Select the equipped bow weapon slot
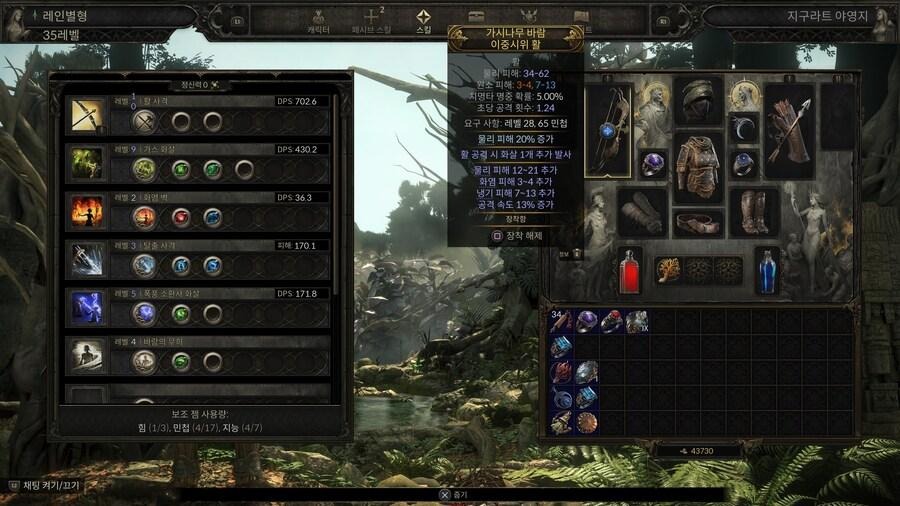The height and width of the screenshot is (506, 900). (609, 131)
